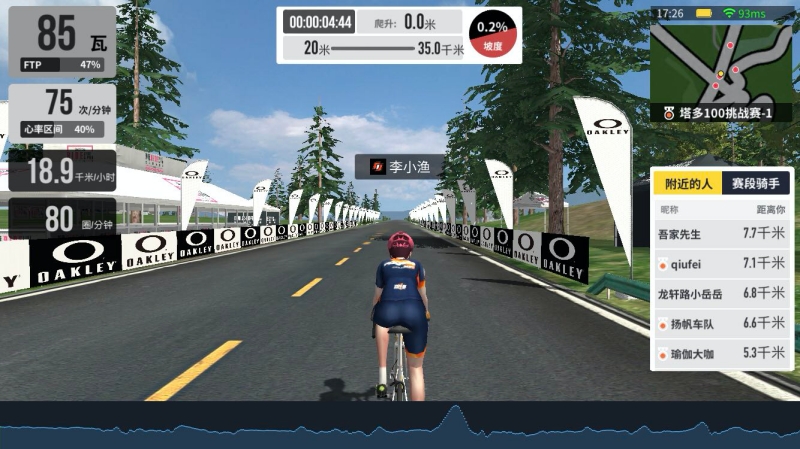Click the 李小渔 rider name tag
Viewport: 800px width, 449px height.
[400, 167]
